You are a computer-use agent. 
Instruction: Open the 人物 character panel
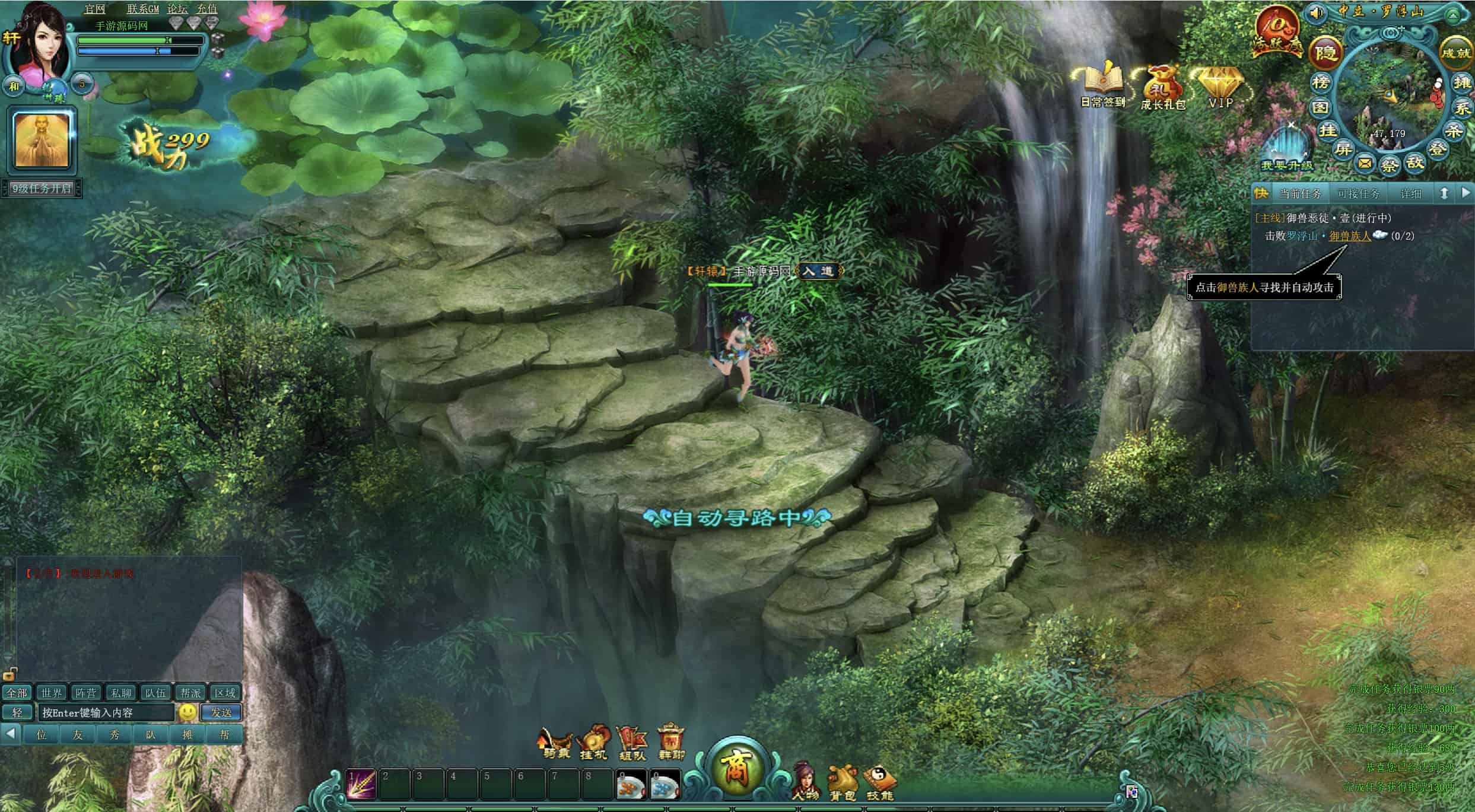(x=805, y=782)
